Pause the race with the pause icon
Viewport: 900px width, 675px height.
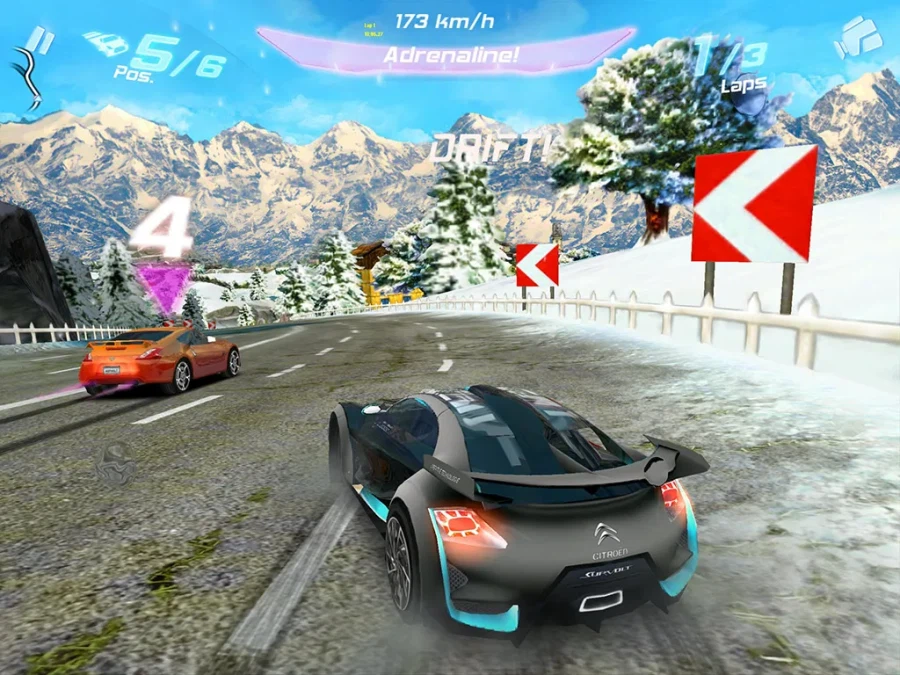(x=41, y=39)
